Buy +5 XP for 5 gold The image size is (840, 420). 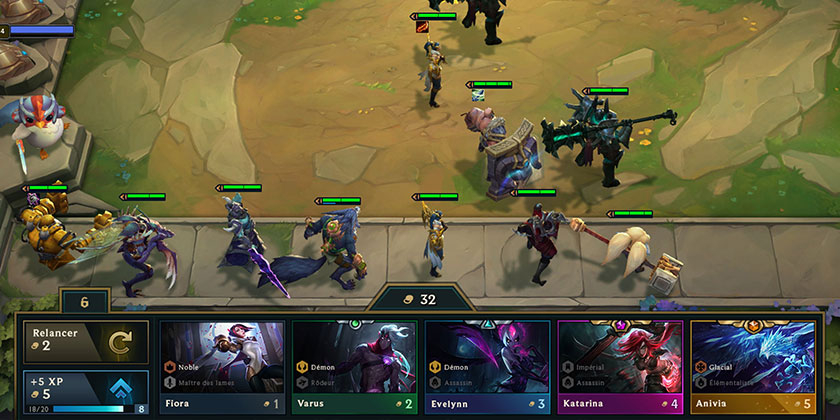(86, 392)
